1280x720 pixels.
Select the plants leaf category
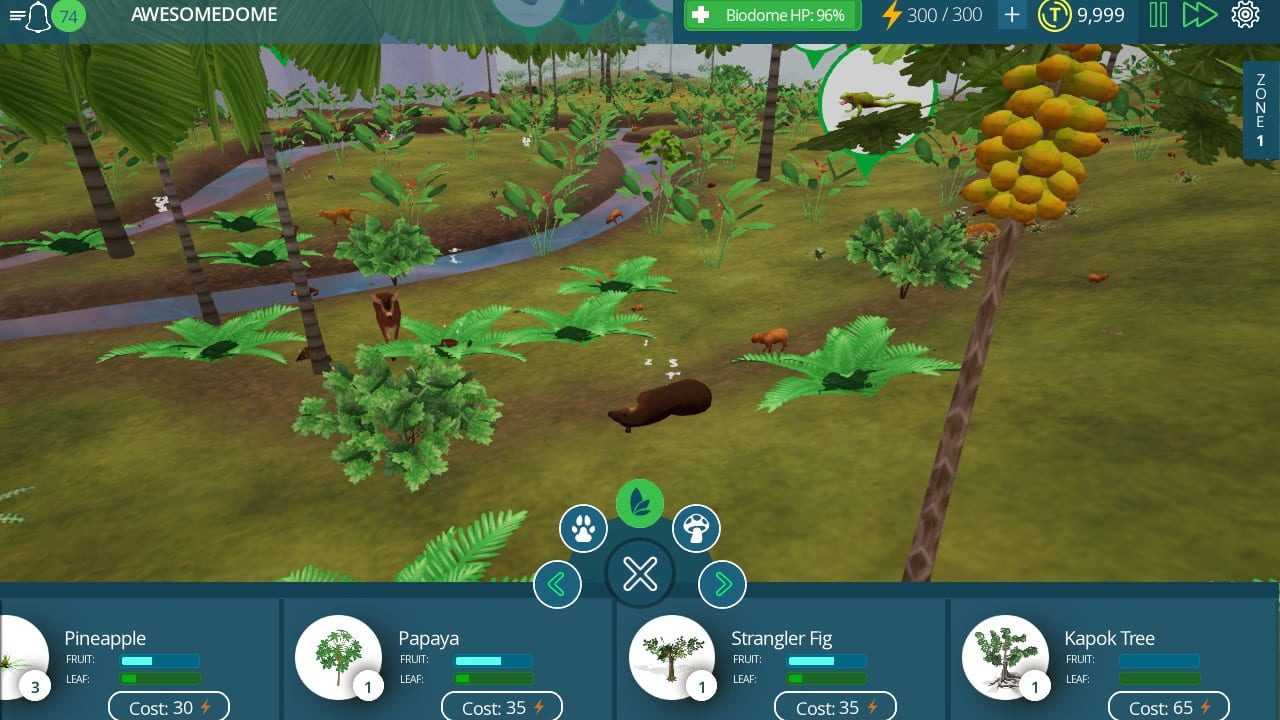tap(640, 503)
